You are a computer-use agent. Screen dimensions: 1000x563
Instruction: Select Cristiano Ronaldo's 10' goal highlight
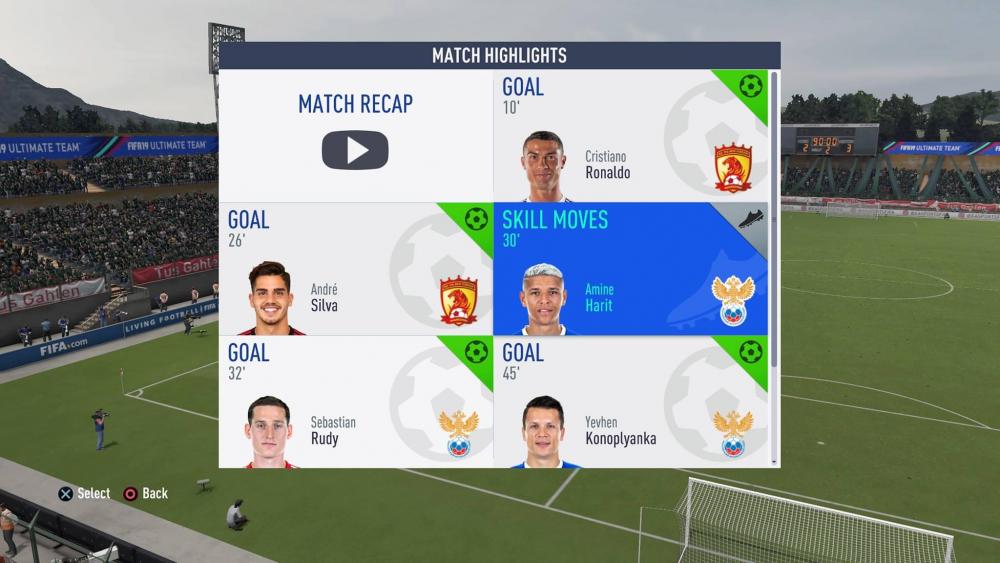point(630,136)
